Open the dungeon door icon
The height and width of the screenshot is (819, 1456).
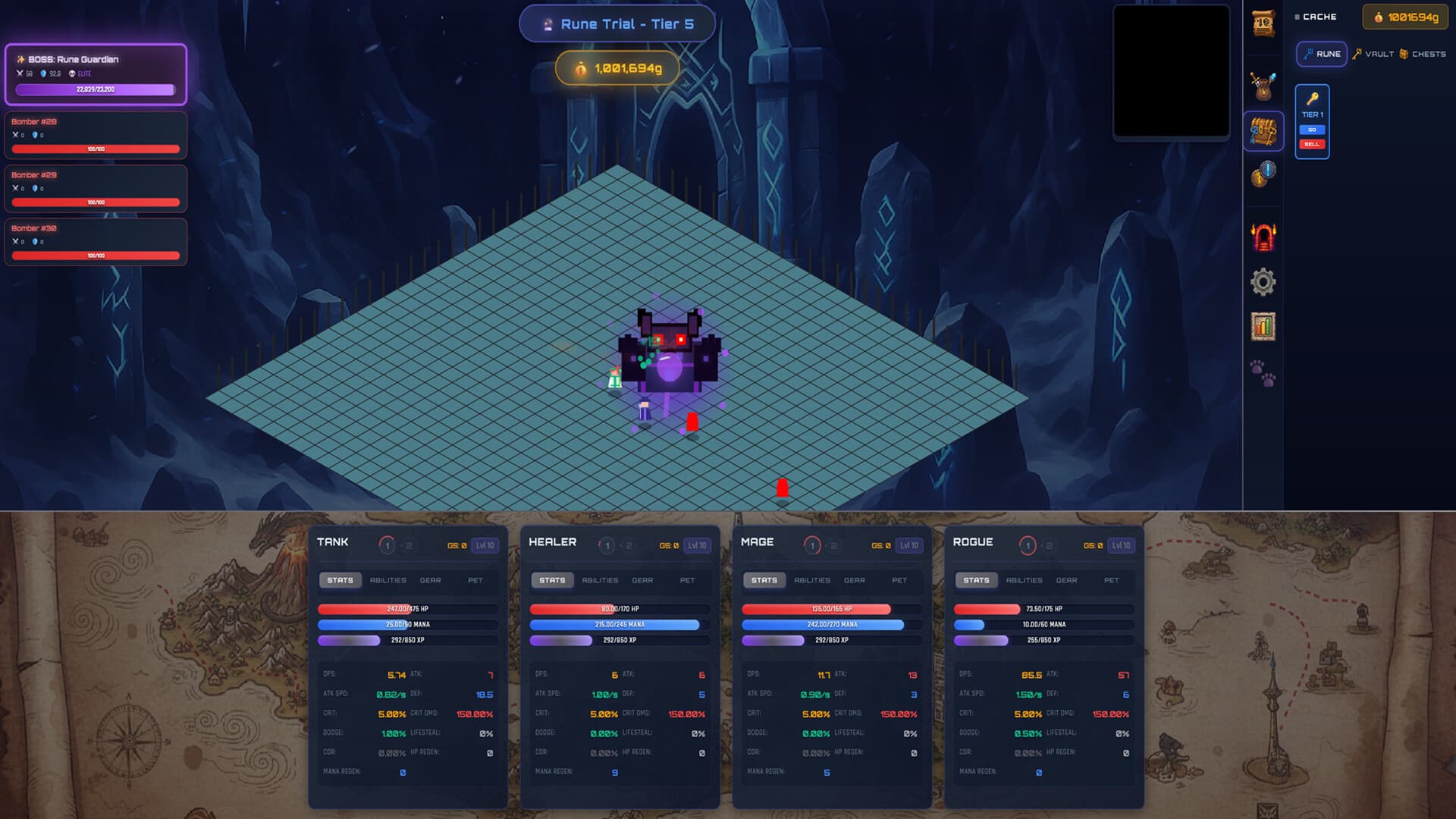click(x=1263, y=237)
